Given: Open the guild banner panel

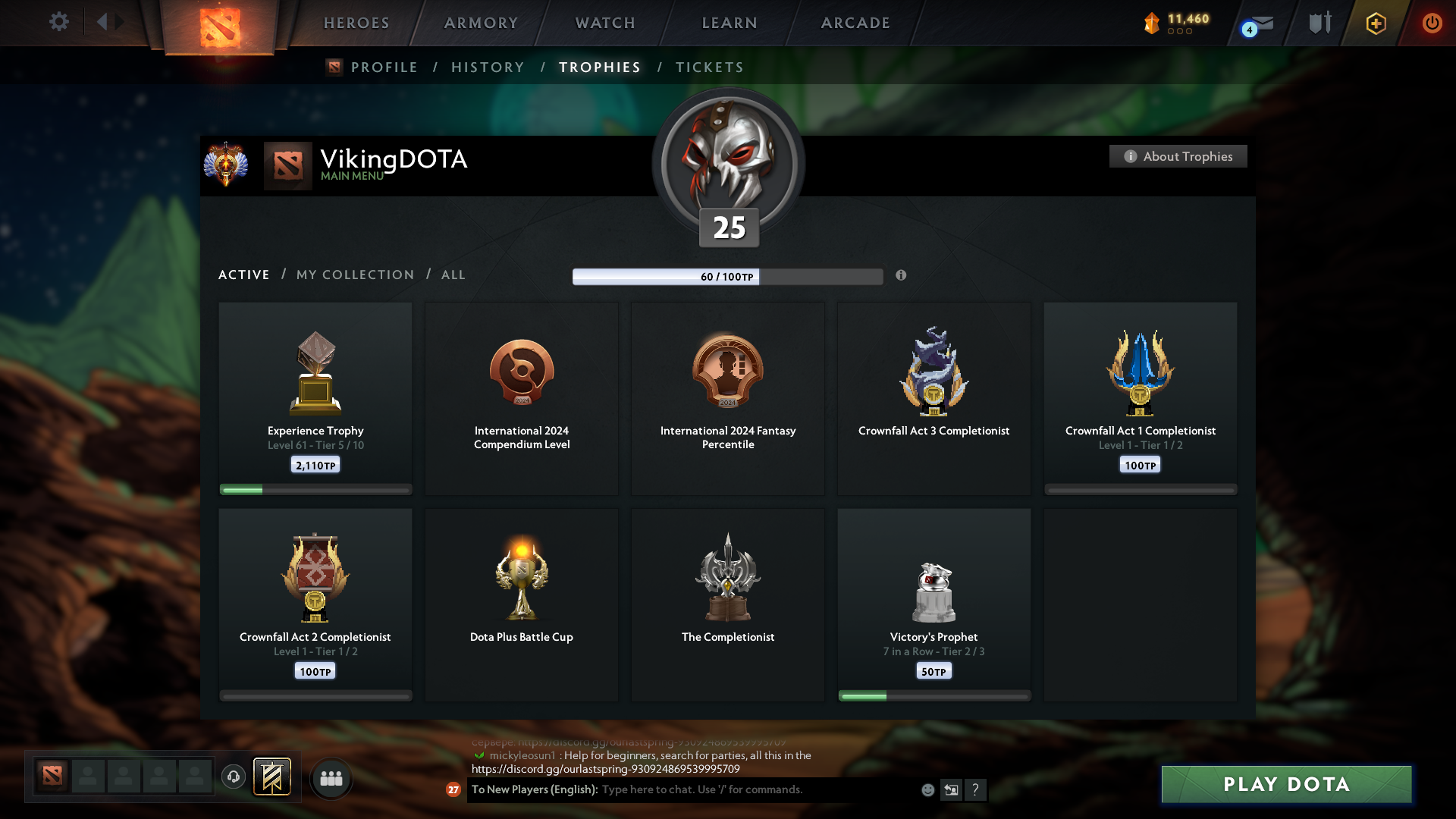Looking at the screenshot, I should click(x=273, y=777).
